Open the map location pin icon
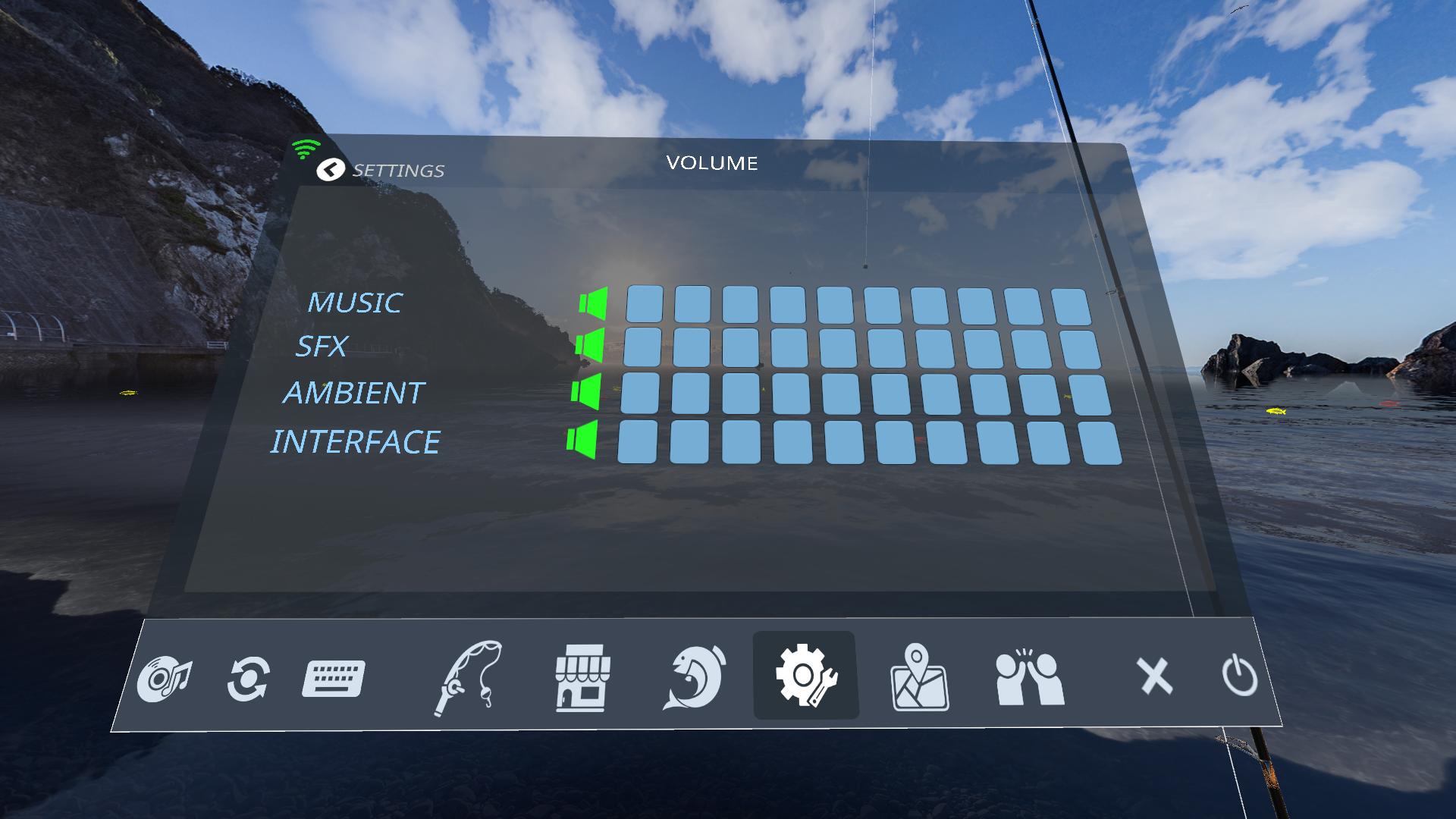 pos(919,677)
